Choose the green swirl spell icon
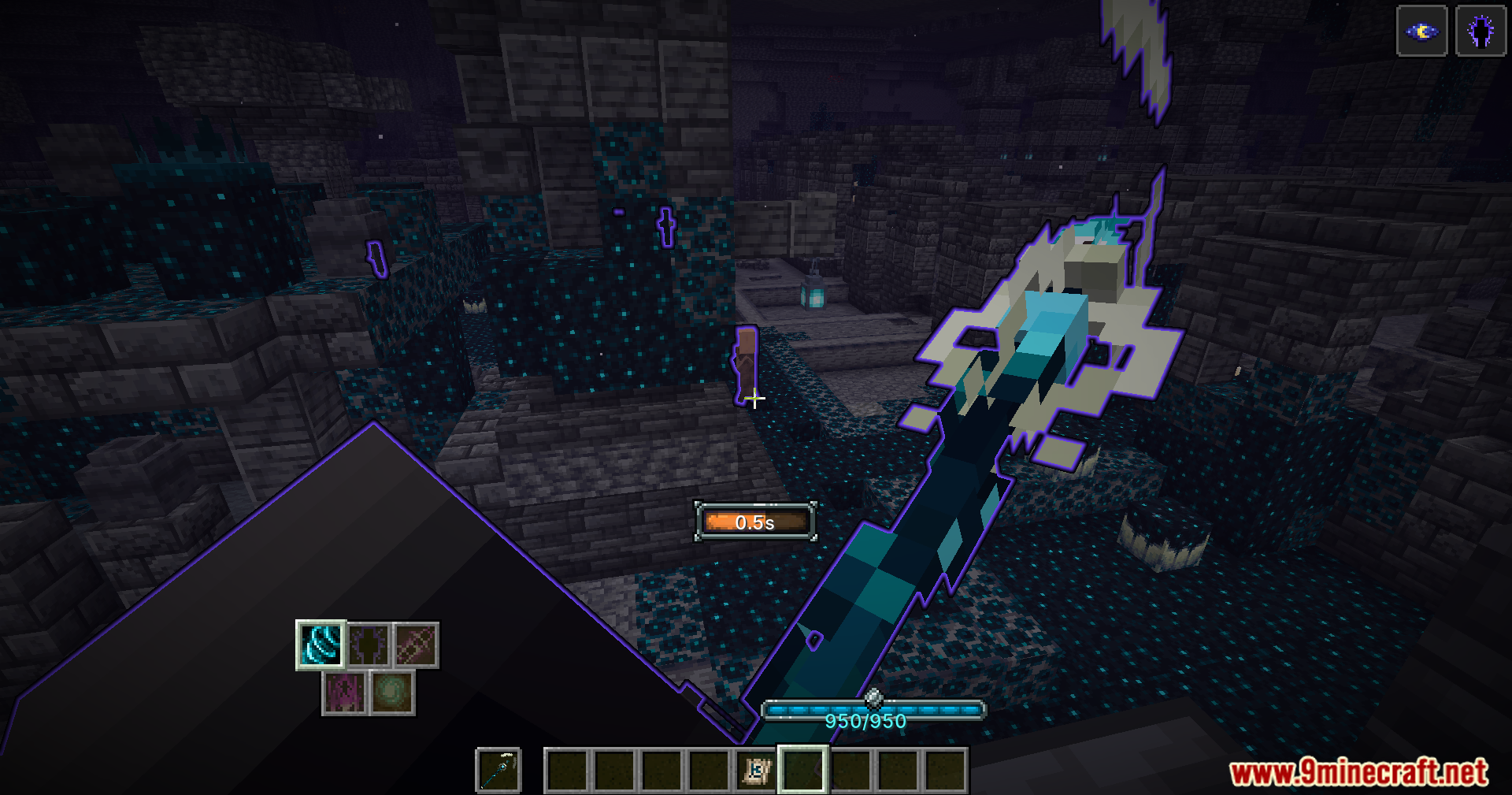The height and width of the screenshot is (795, 1512). pos(392,693)
